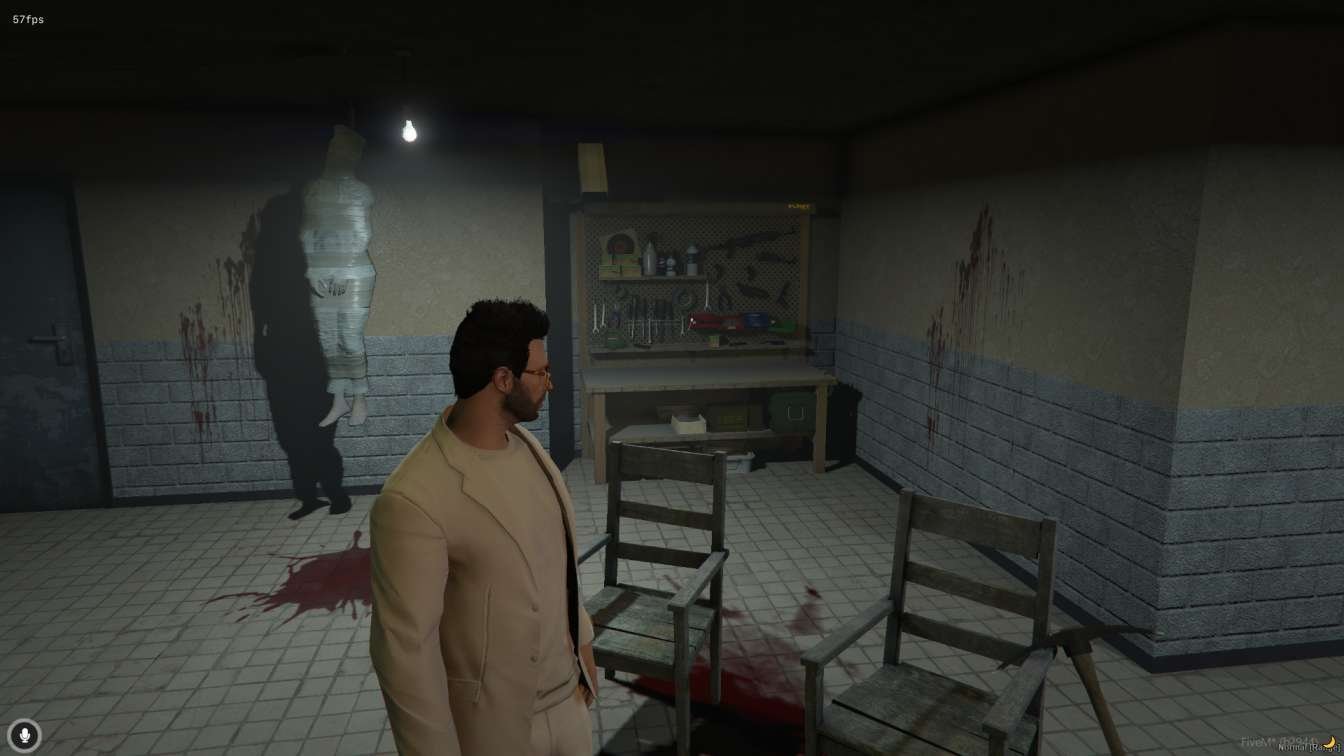Toggle the microphone voice chat icon
This screenshot has height=756, width=1344.
click(25, 735)
